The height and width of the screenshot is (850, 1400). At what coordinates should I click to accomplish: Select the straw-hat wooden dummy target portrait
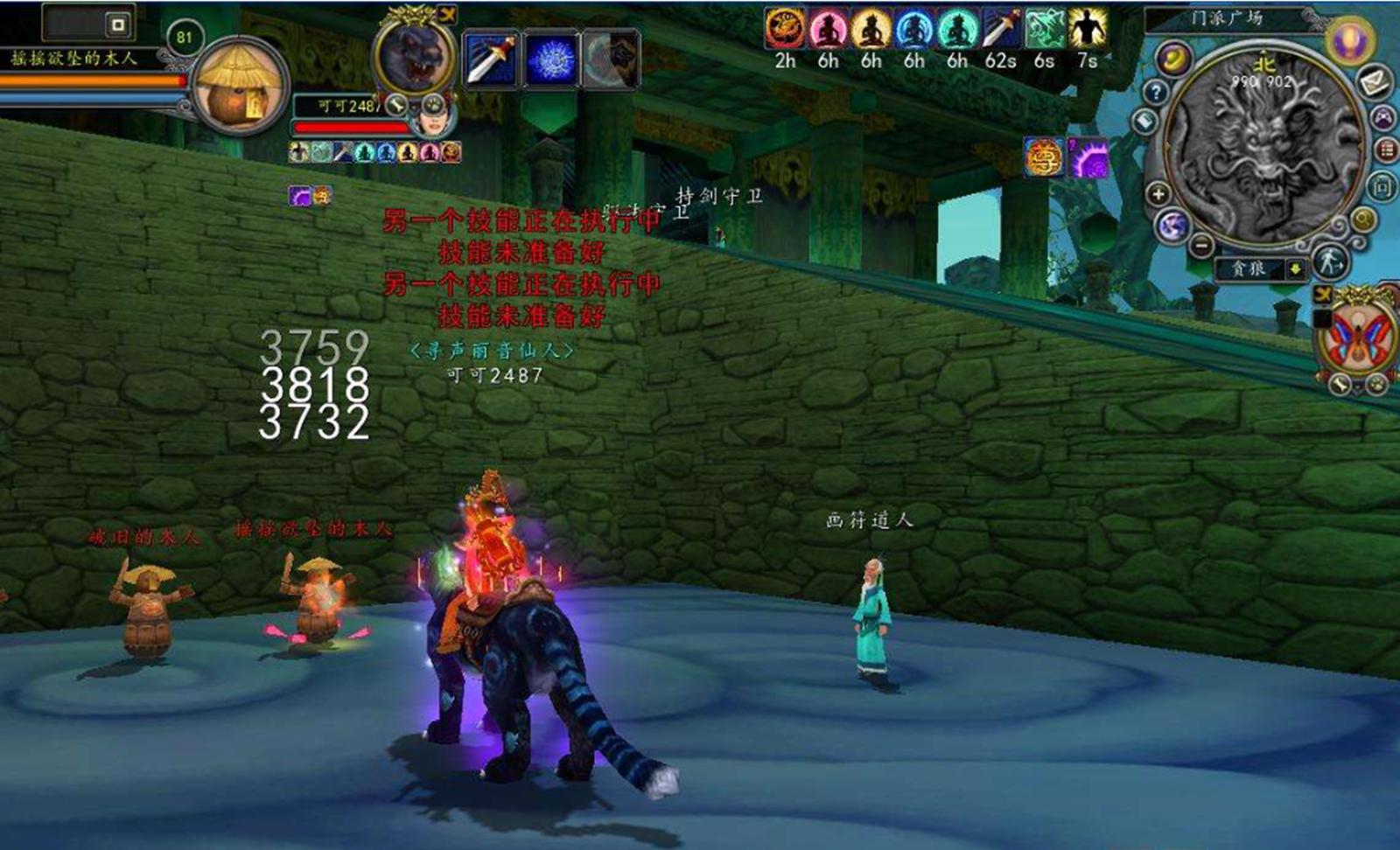(240, 86)
